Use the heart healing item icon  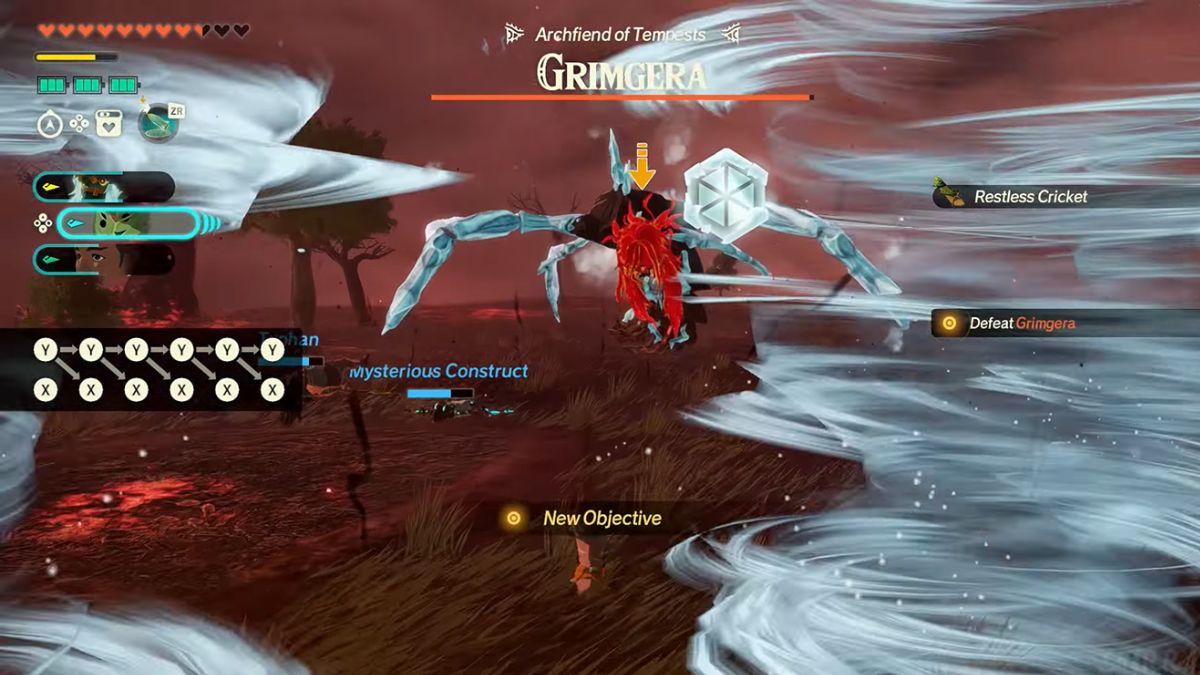pos(108,124)
